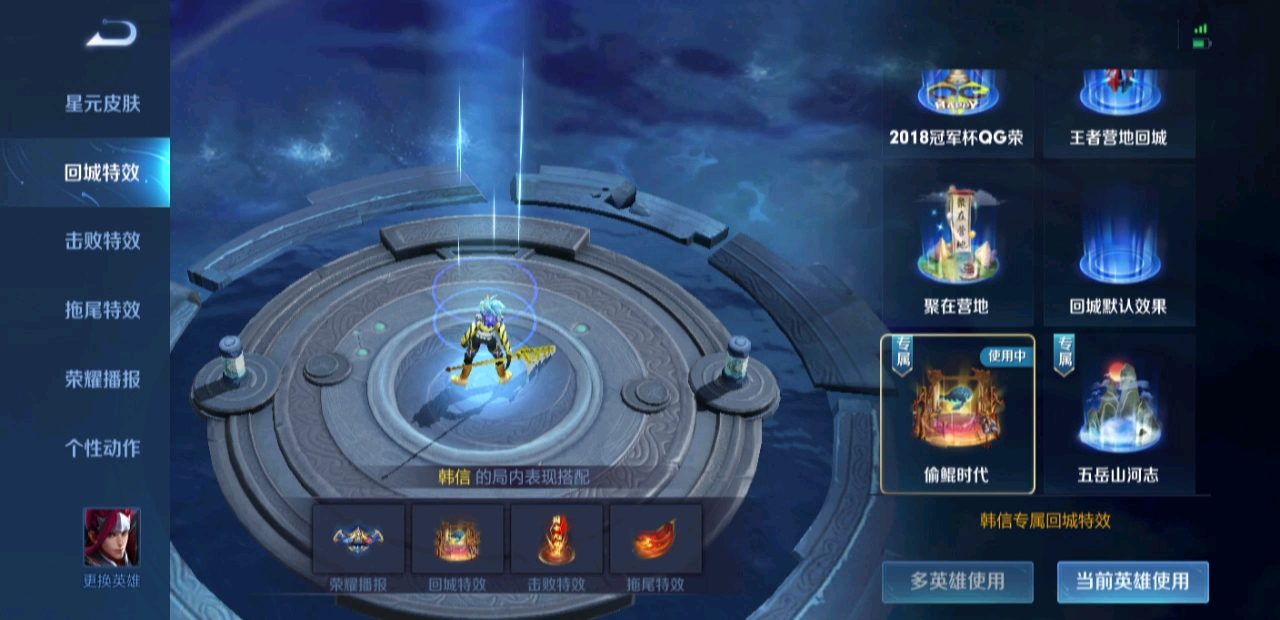Image resolution: width=1280 pixels, height=620 pixels.
Task: Show the 拖尾特效 tab
Action: coord(102,310)
